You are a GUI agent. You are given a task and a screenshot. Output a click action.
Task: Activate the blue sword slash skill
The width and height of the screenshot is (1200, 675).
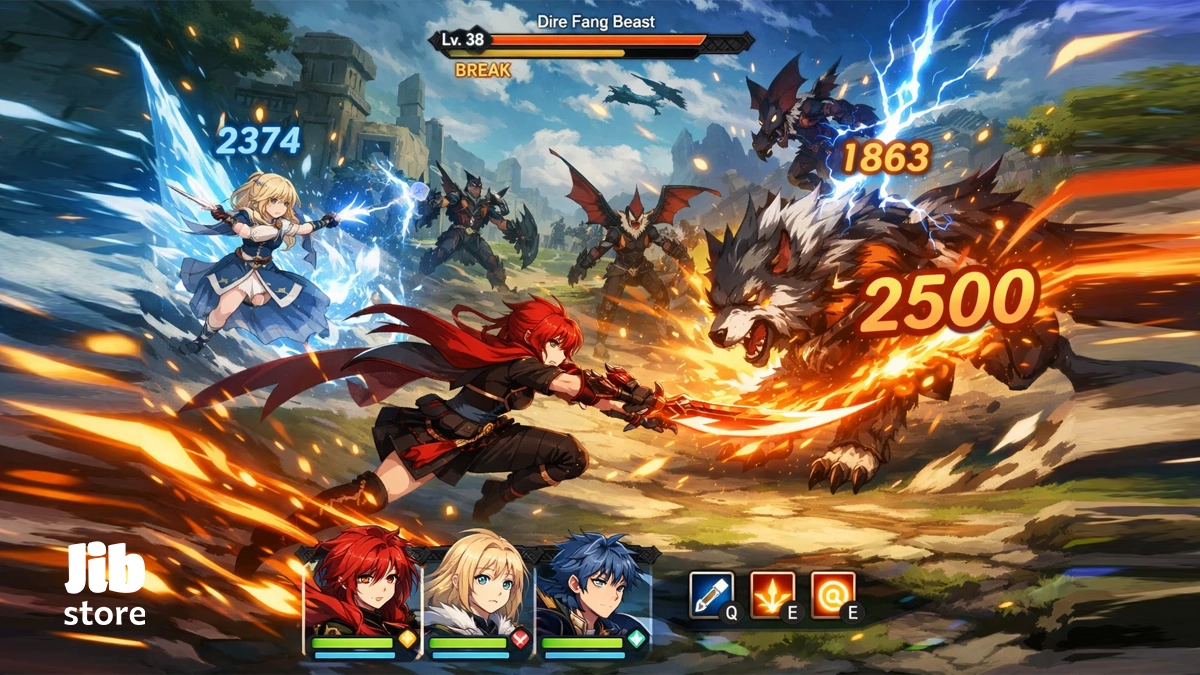pyautogui.click(x=711, y=594)
